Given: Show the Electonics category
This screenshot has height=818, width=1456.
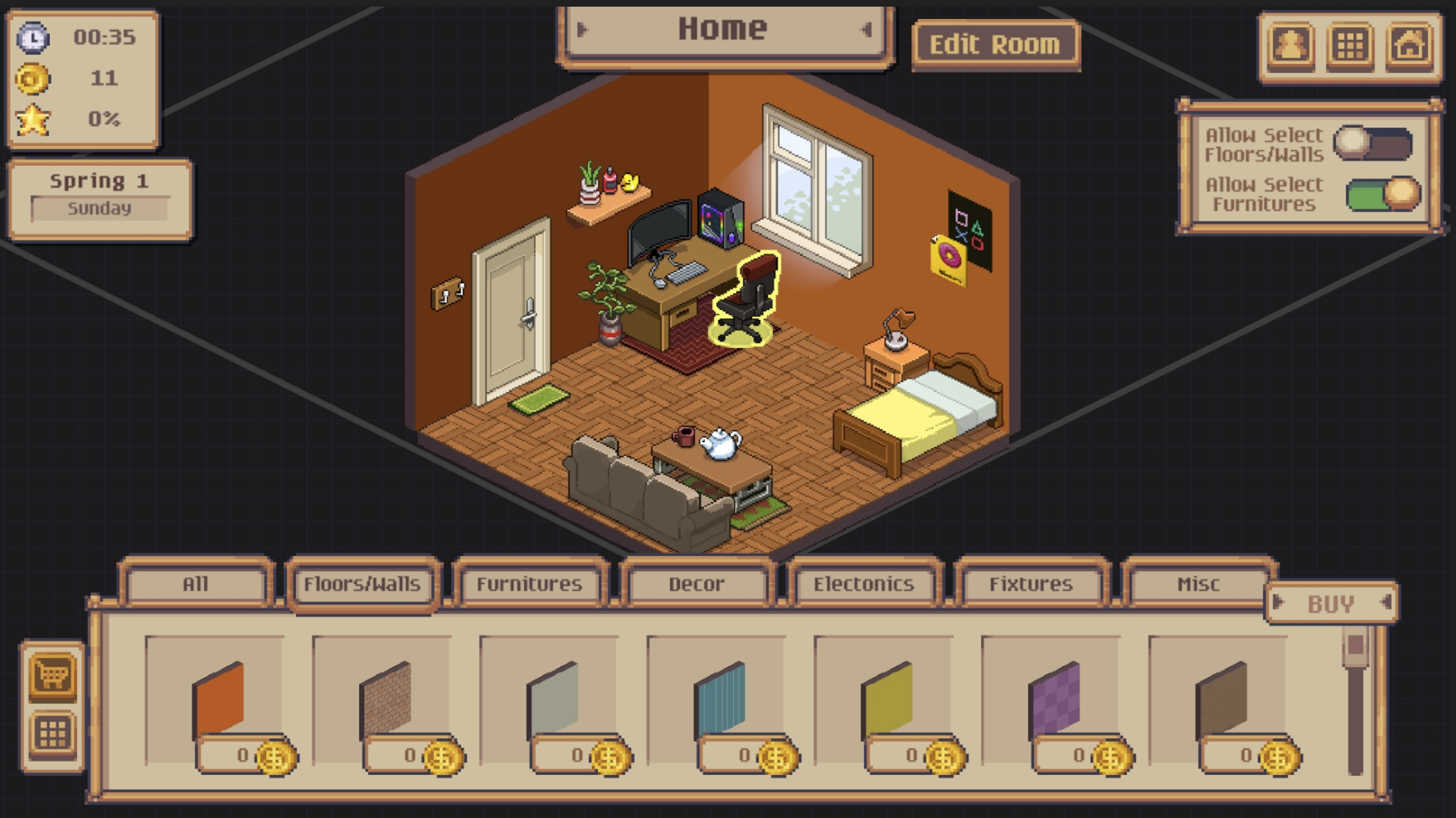Looking at the screenshot, I should 863,584.
